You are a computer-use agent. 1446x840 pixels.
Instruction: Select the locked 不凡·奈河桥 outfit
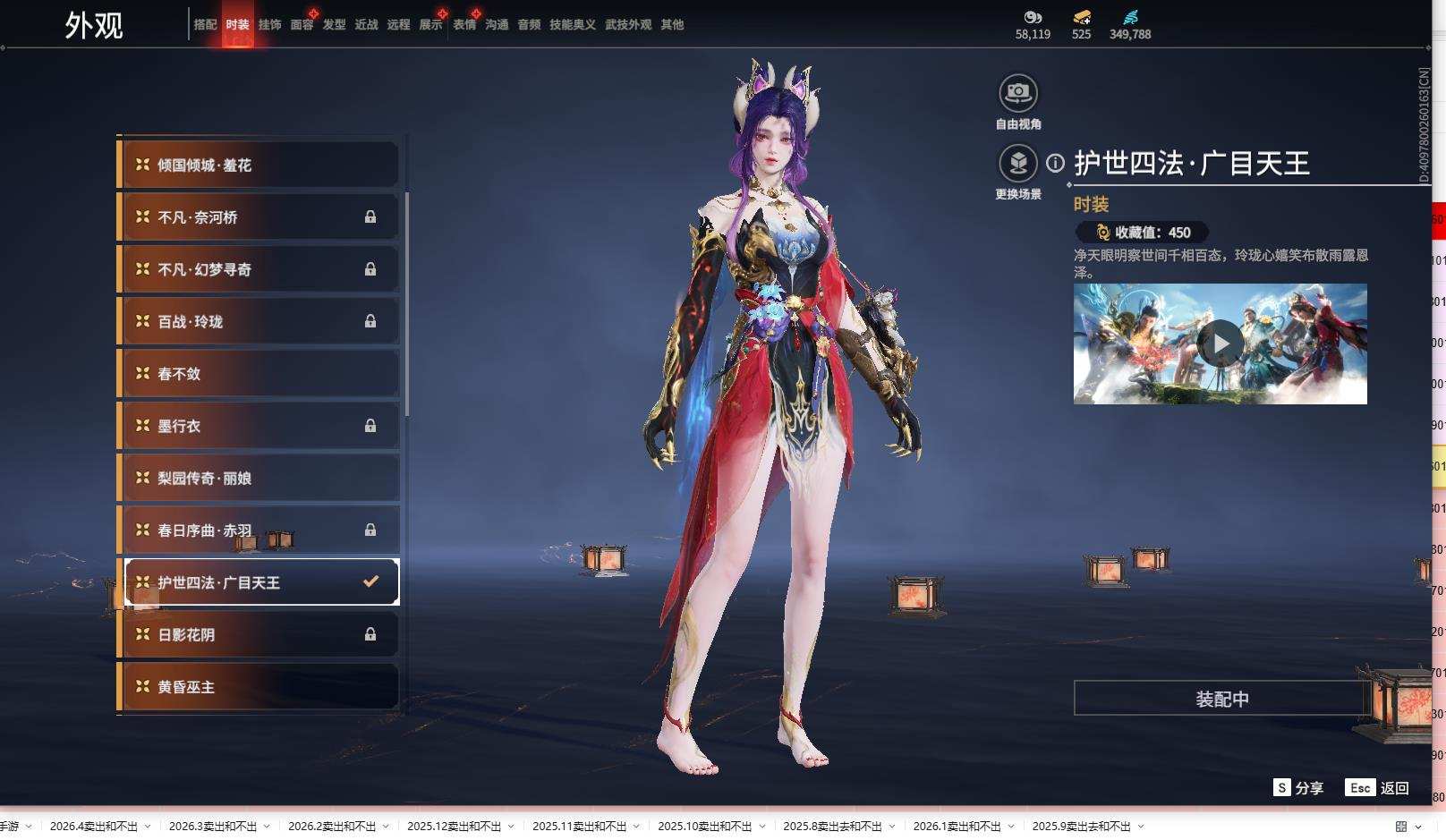coord(259,217)
